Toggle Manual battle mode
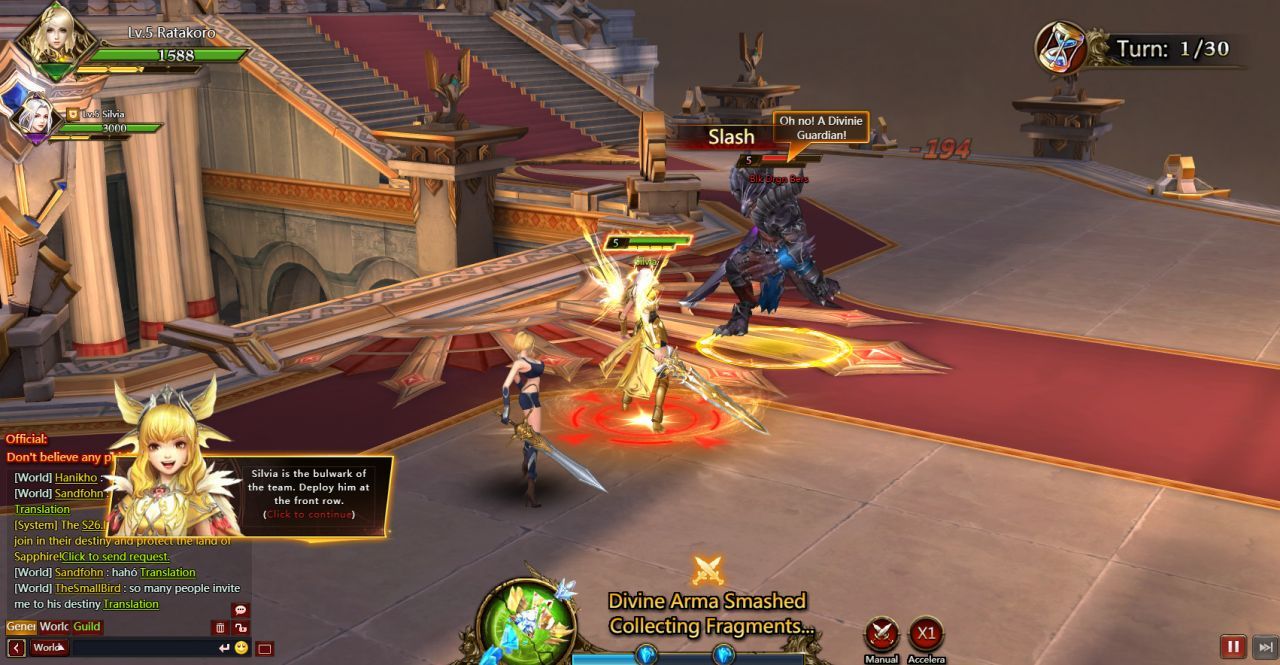 881,635
